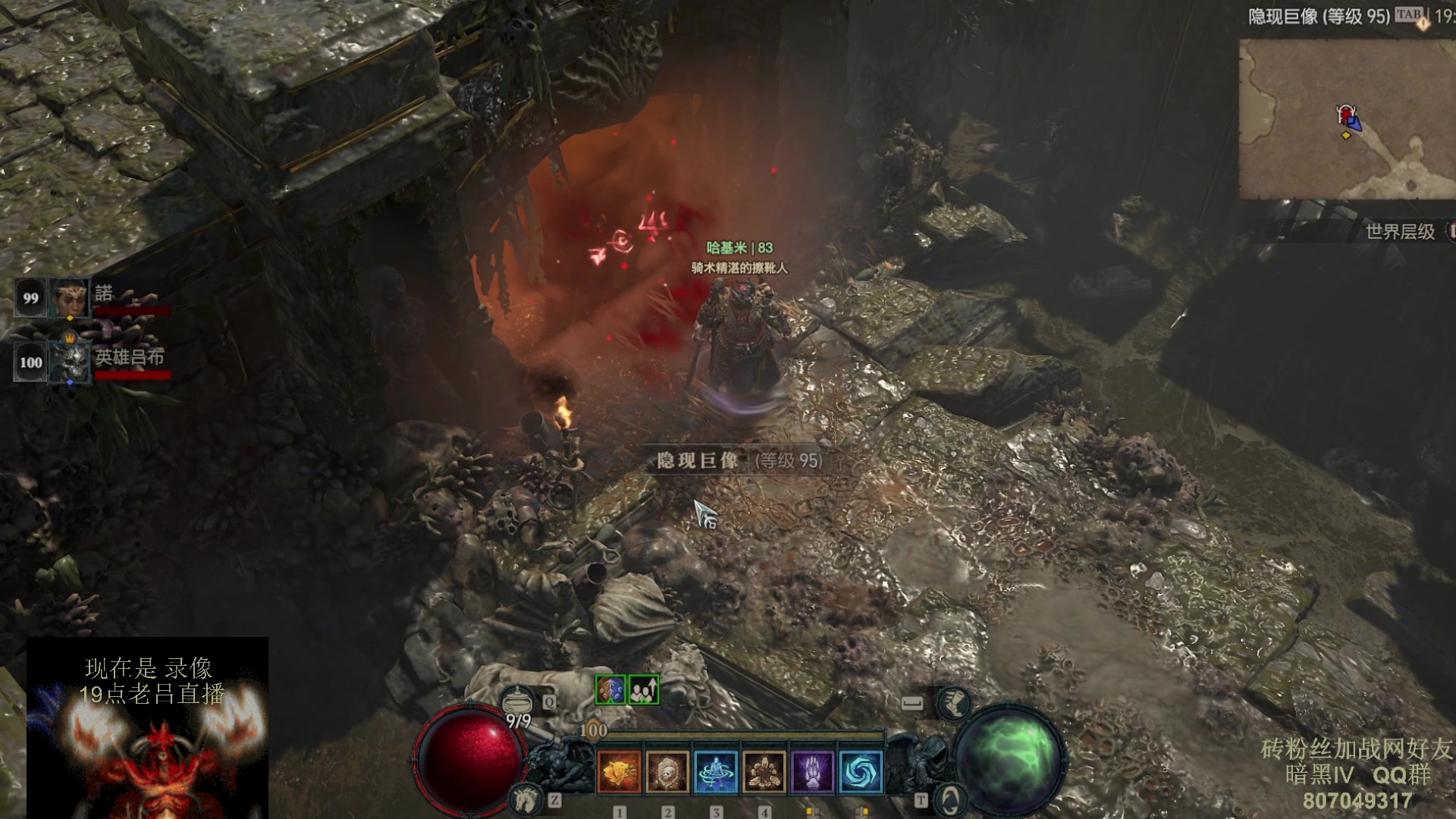Summon the mount with the horse icon
This screenshot has height=819, width=1456.
[x=525, y=799]
